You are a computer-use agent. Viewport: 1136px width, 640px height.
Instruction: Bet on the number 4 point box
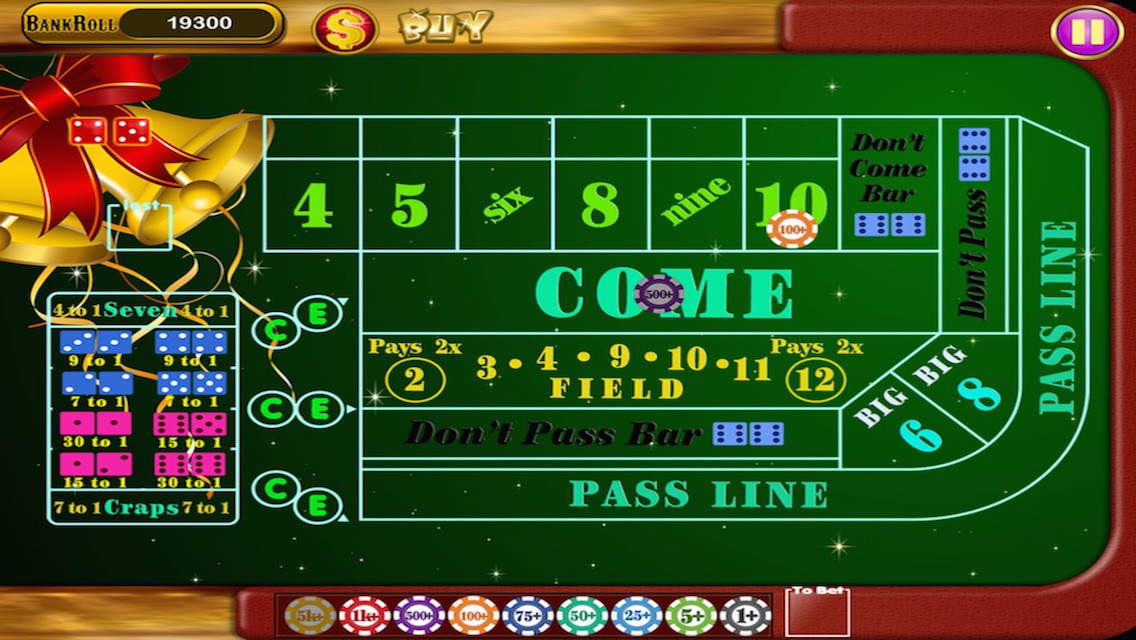312,204
